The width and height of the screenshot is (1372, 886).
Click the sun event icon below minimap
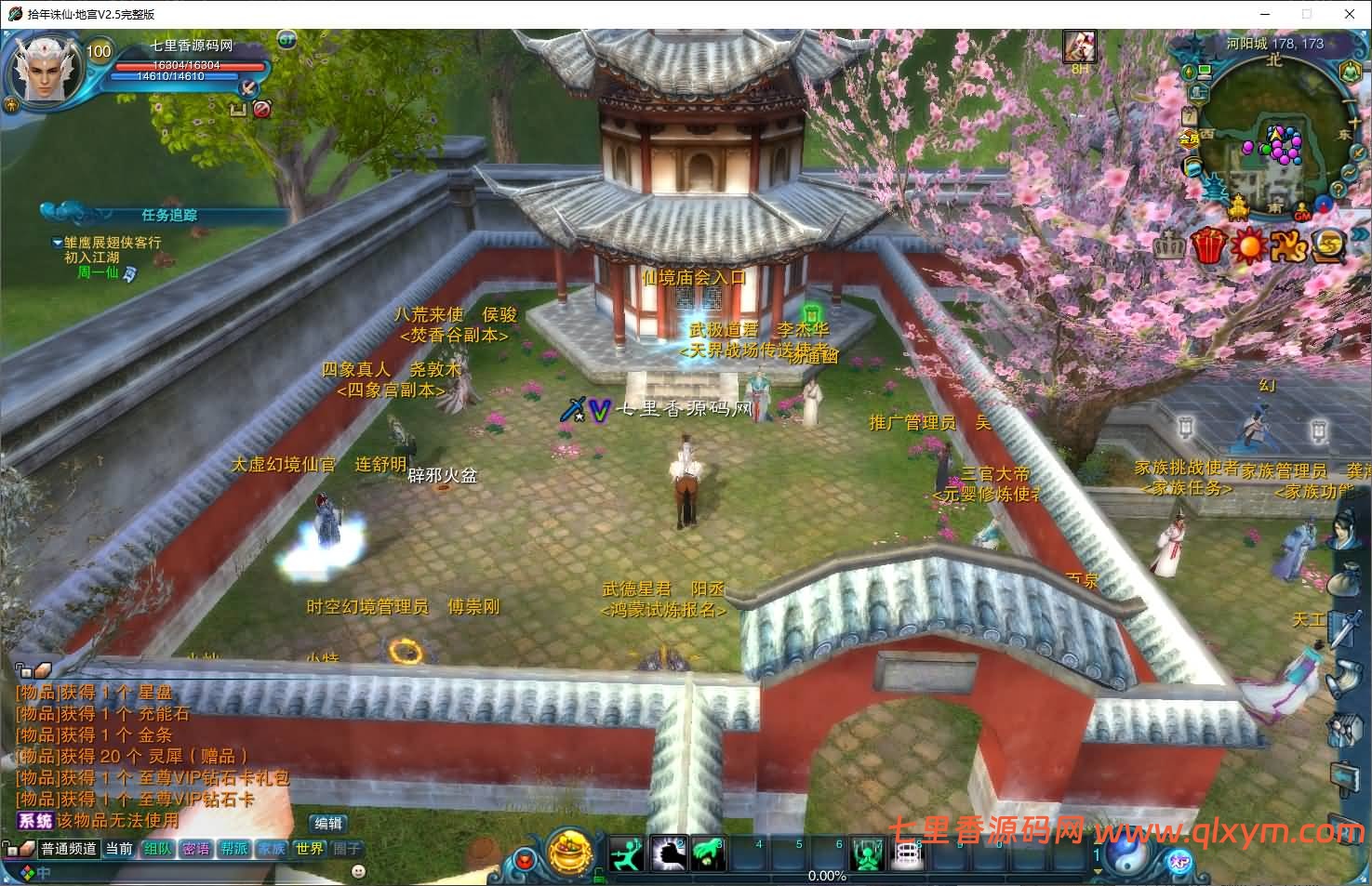tap(1250, 245)
